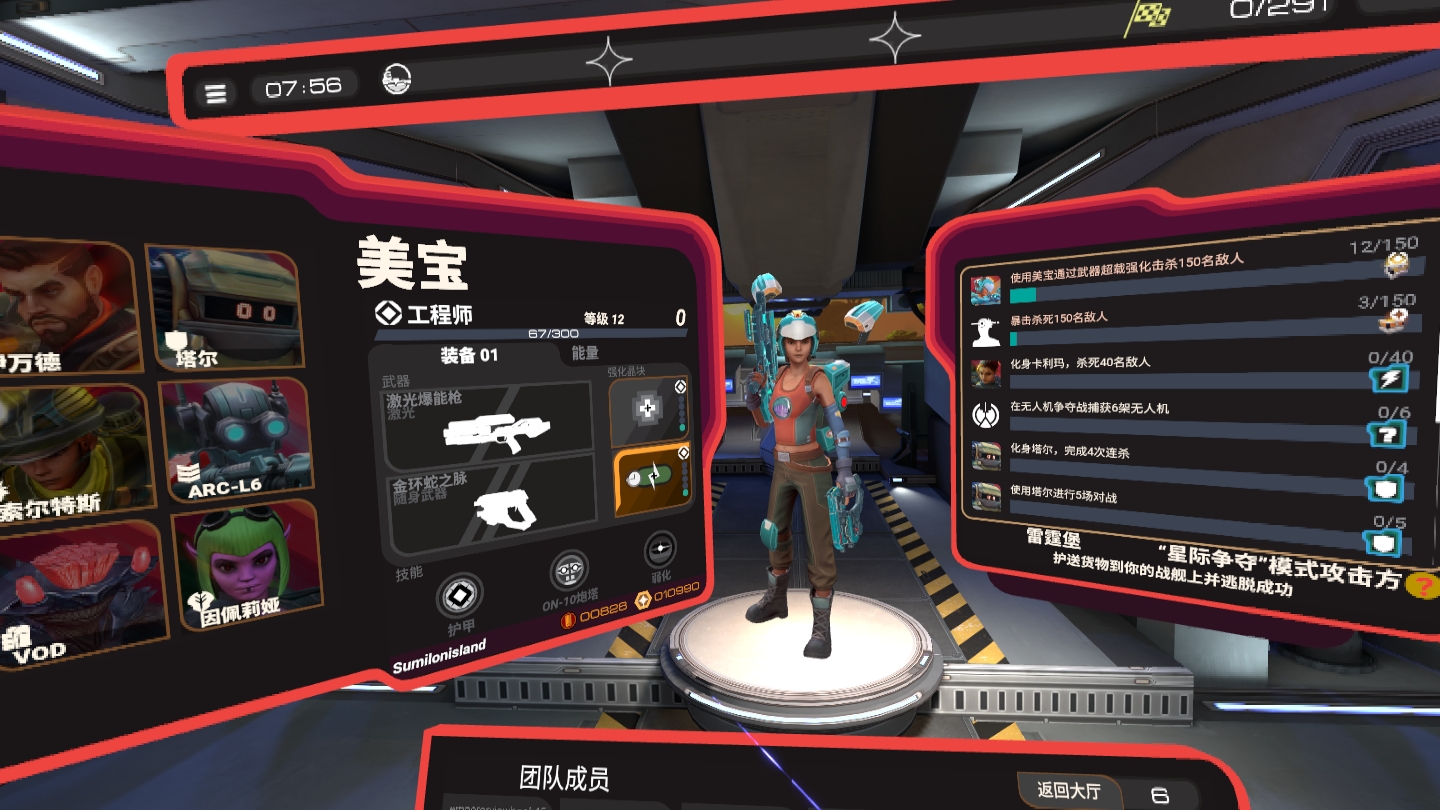Switch to the 能量 energy tab
This screenshot has width=1440, height=810.
(584, 351)
